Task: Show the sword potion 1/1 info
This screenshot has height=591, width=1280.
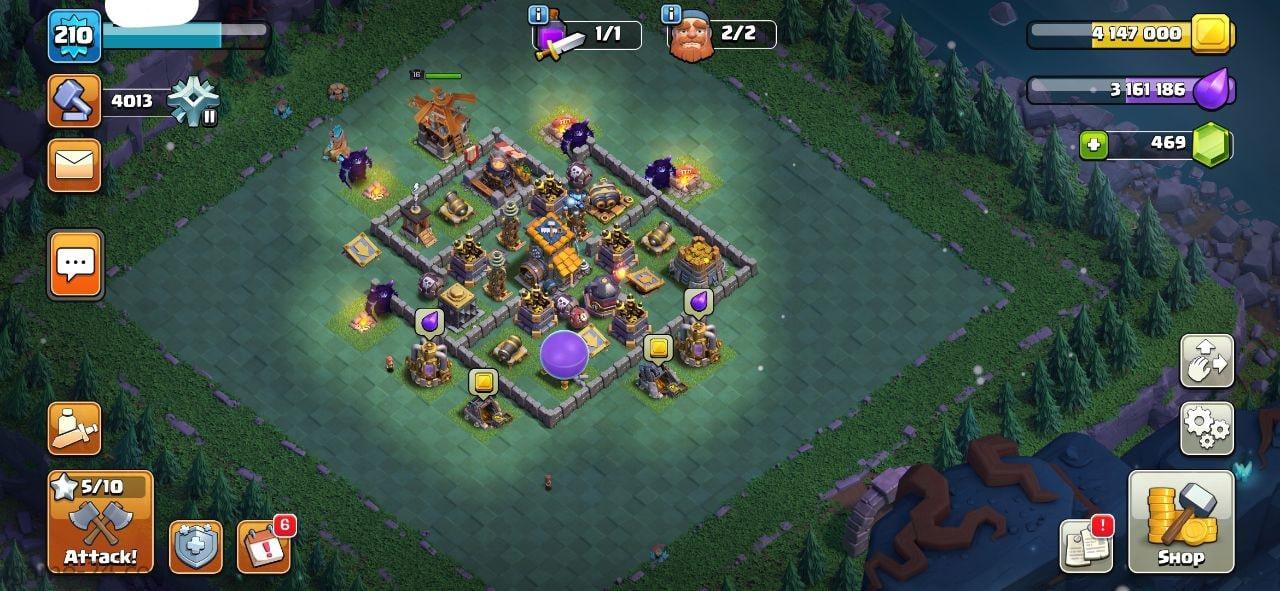Action: (x=587, y=35)
